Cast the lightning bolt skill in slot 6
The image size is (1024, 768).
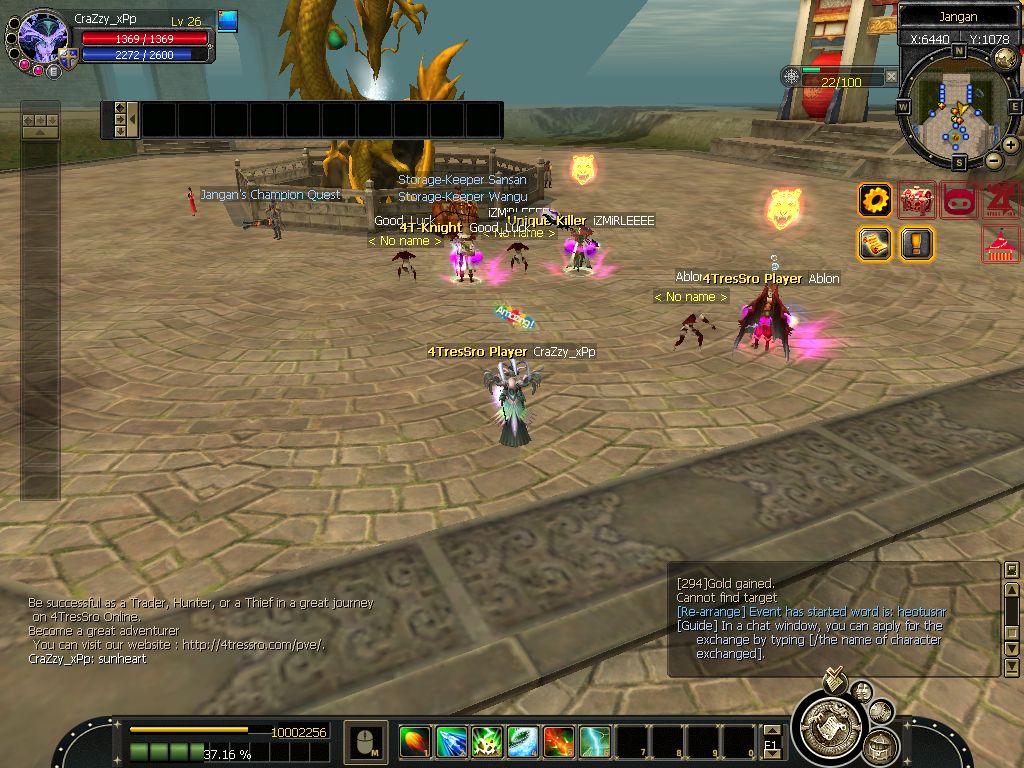595,742
